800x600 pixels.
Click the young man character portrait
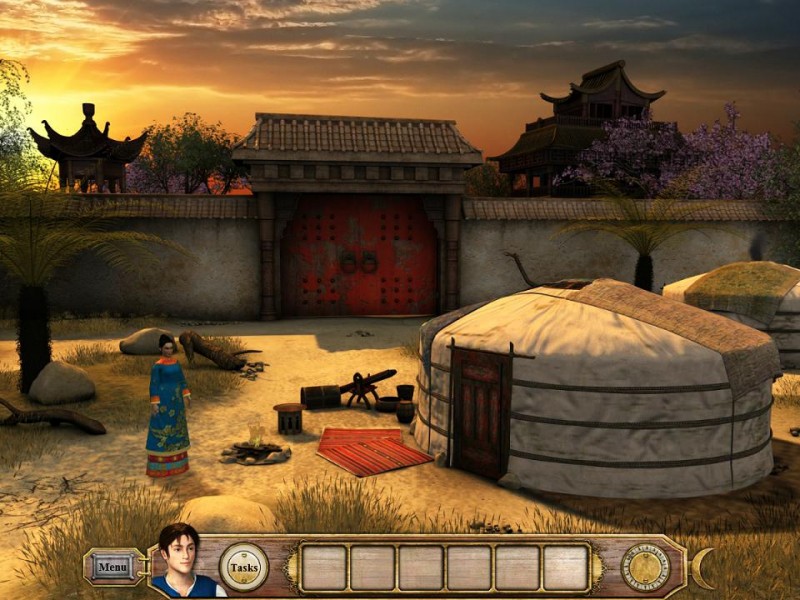182,562
